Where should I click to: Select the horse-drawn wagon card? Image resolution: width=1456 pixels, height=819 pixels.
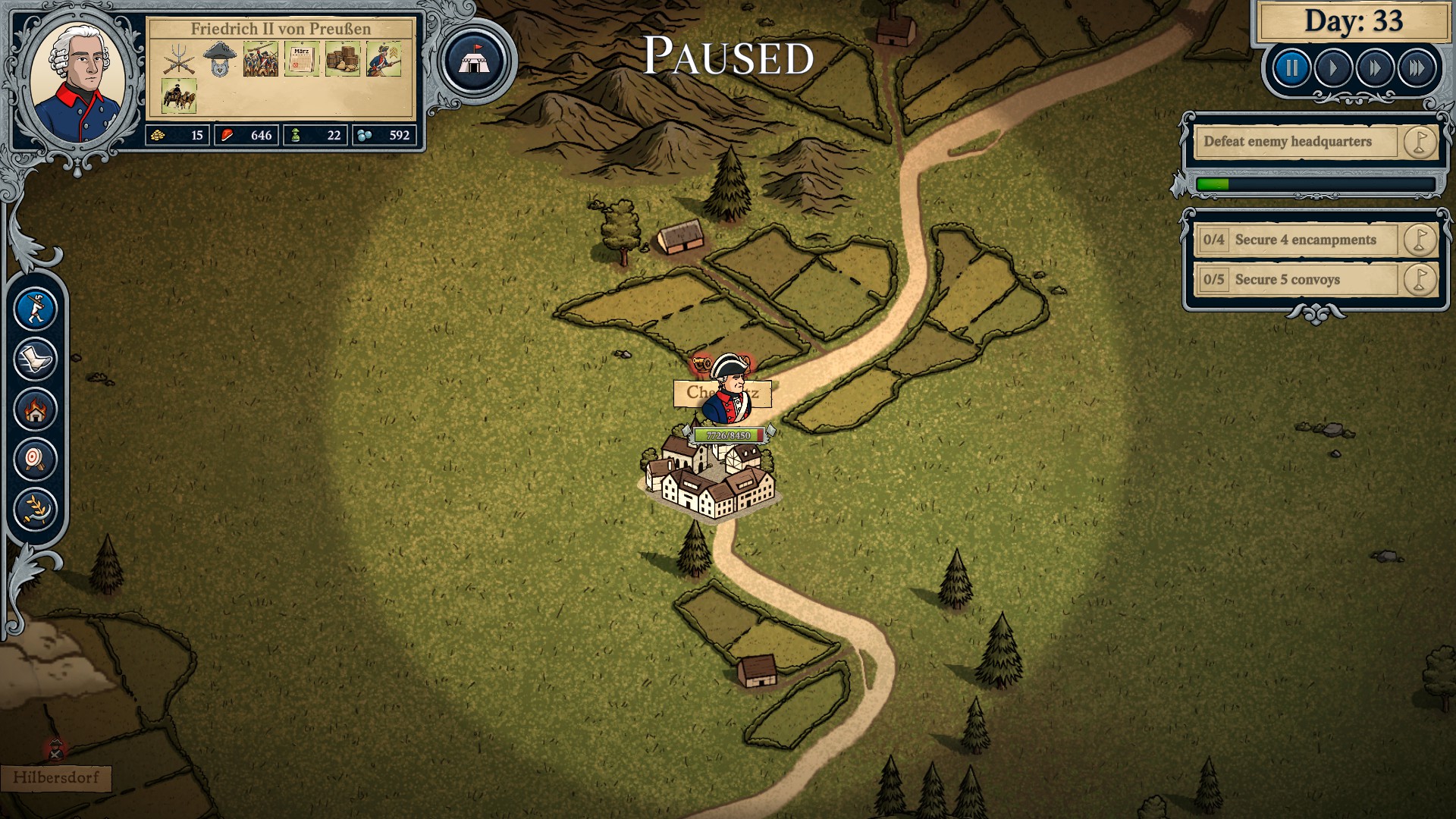tap(179, 96)
